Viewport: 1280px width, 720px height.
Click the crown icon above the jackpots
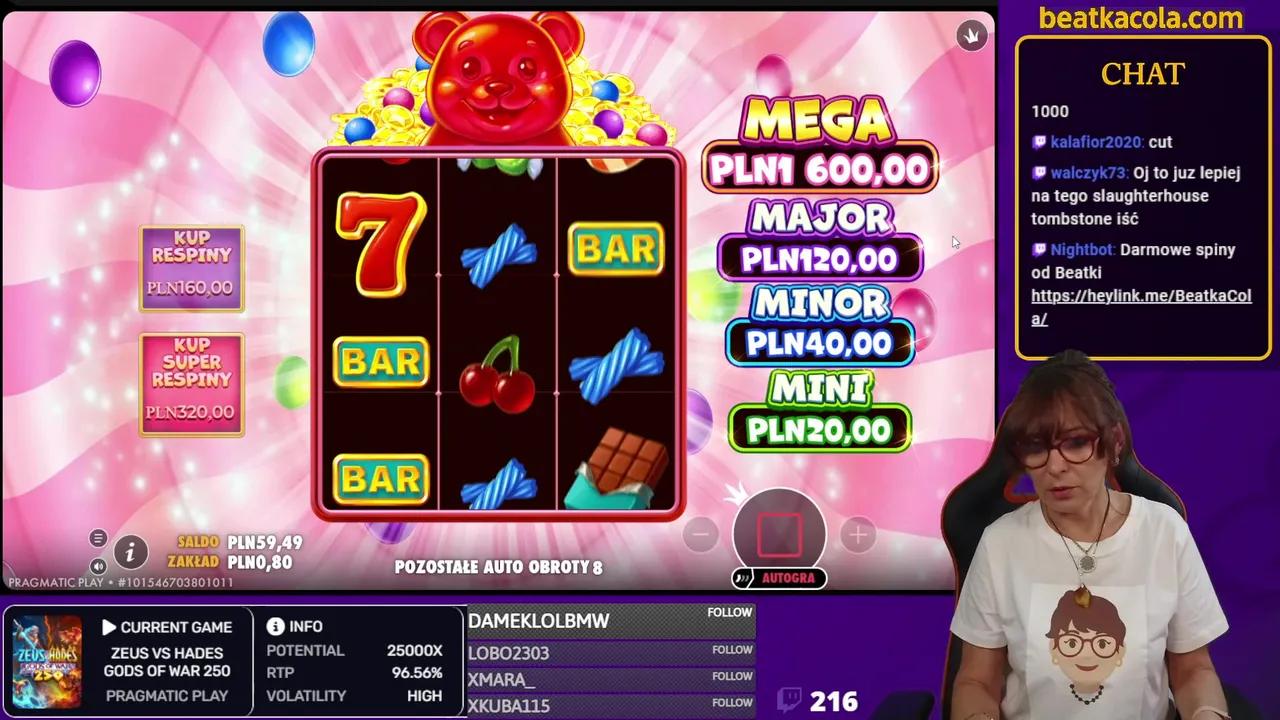pyautogui.click(x=971, y=35)
